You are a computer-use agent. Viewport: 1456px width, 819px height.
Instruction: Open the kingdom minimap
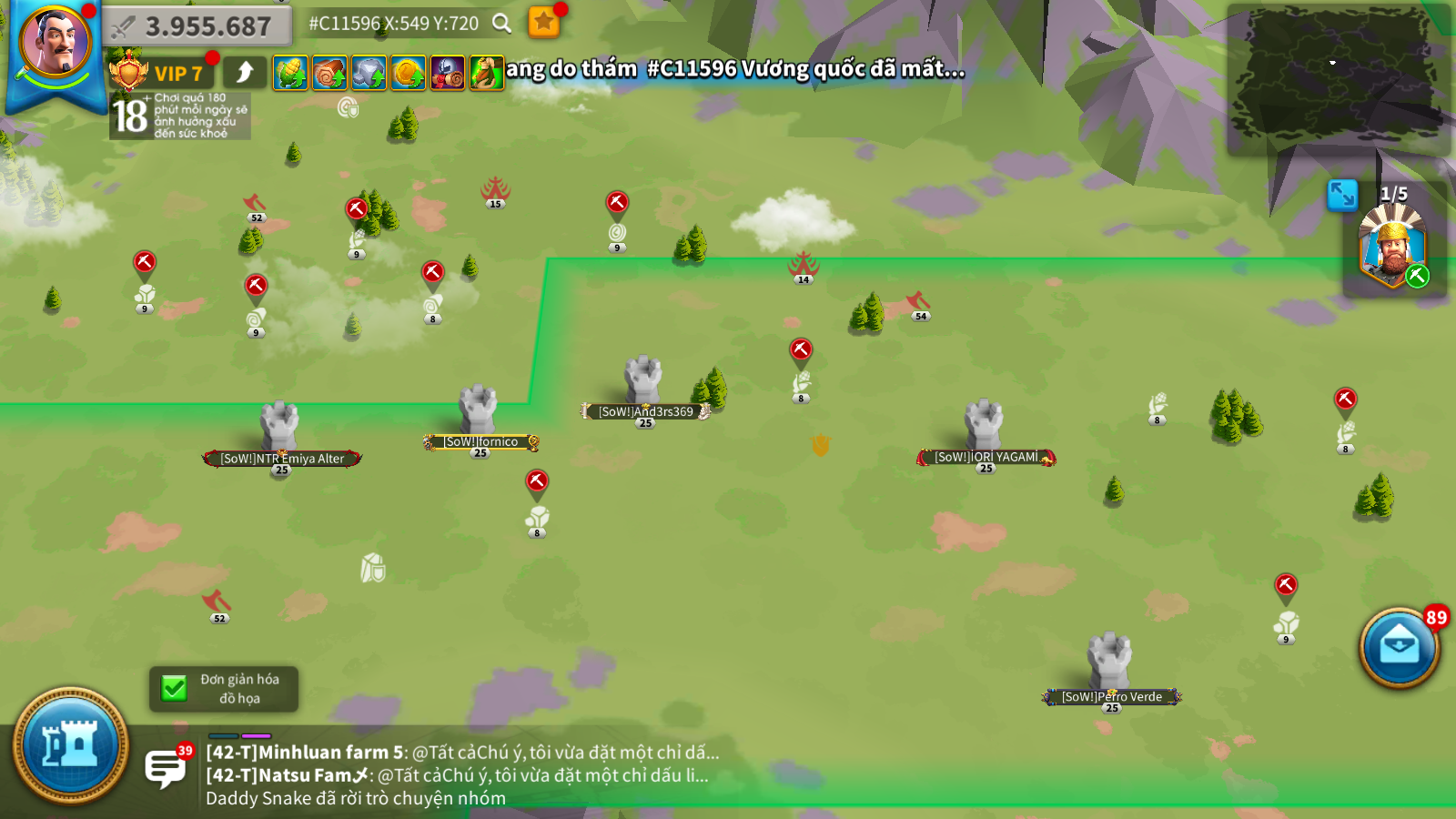pos(1336,80)
